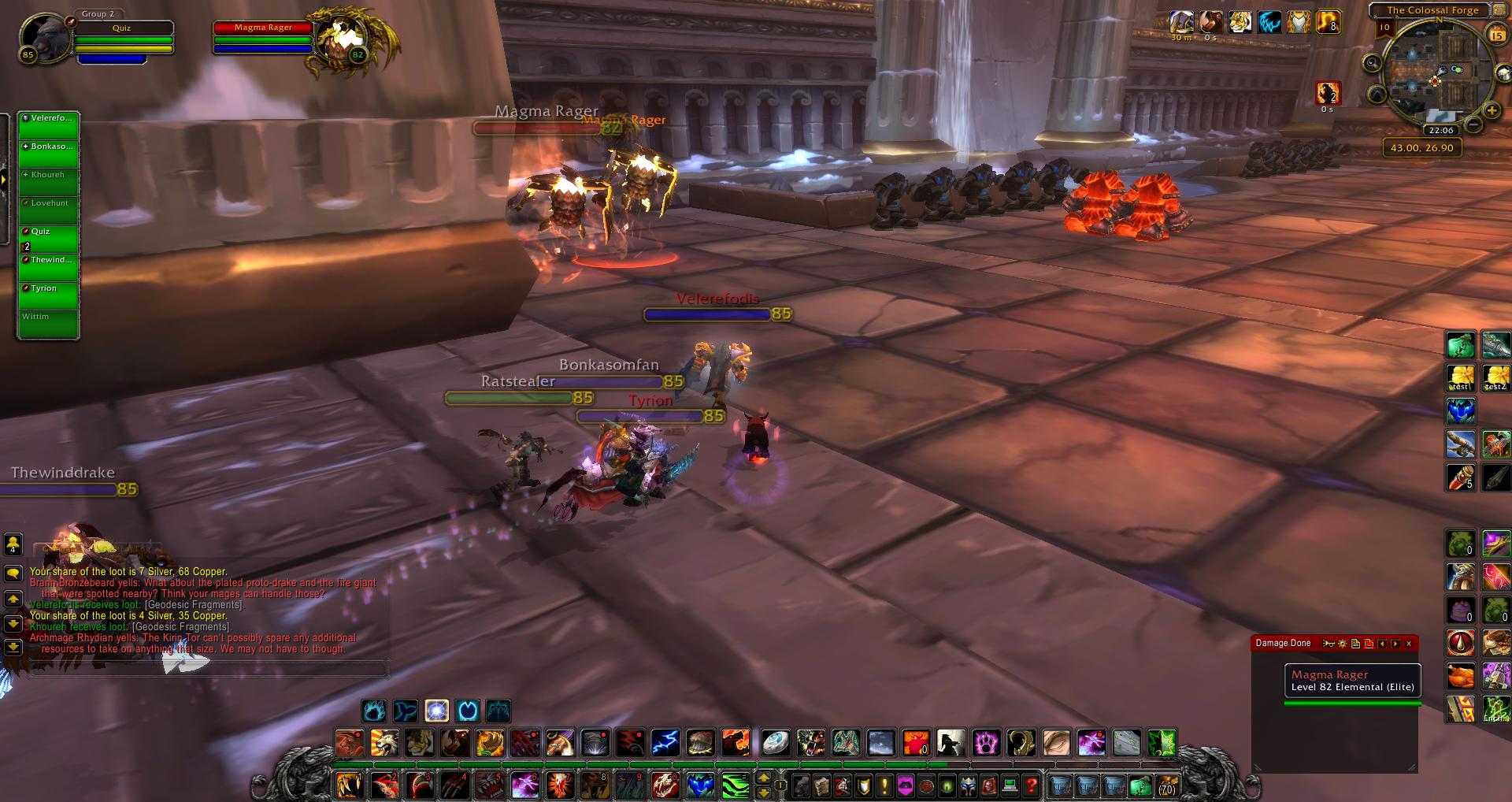The image size is (1512, 802).
Task: Activate the blue lightning bolt ability
Action: coord(665,742)
